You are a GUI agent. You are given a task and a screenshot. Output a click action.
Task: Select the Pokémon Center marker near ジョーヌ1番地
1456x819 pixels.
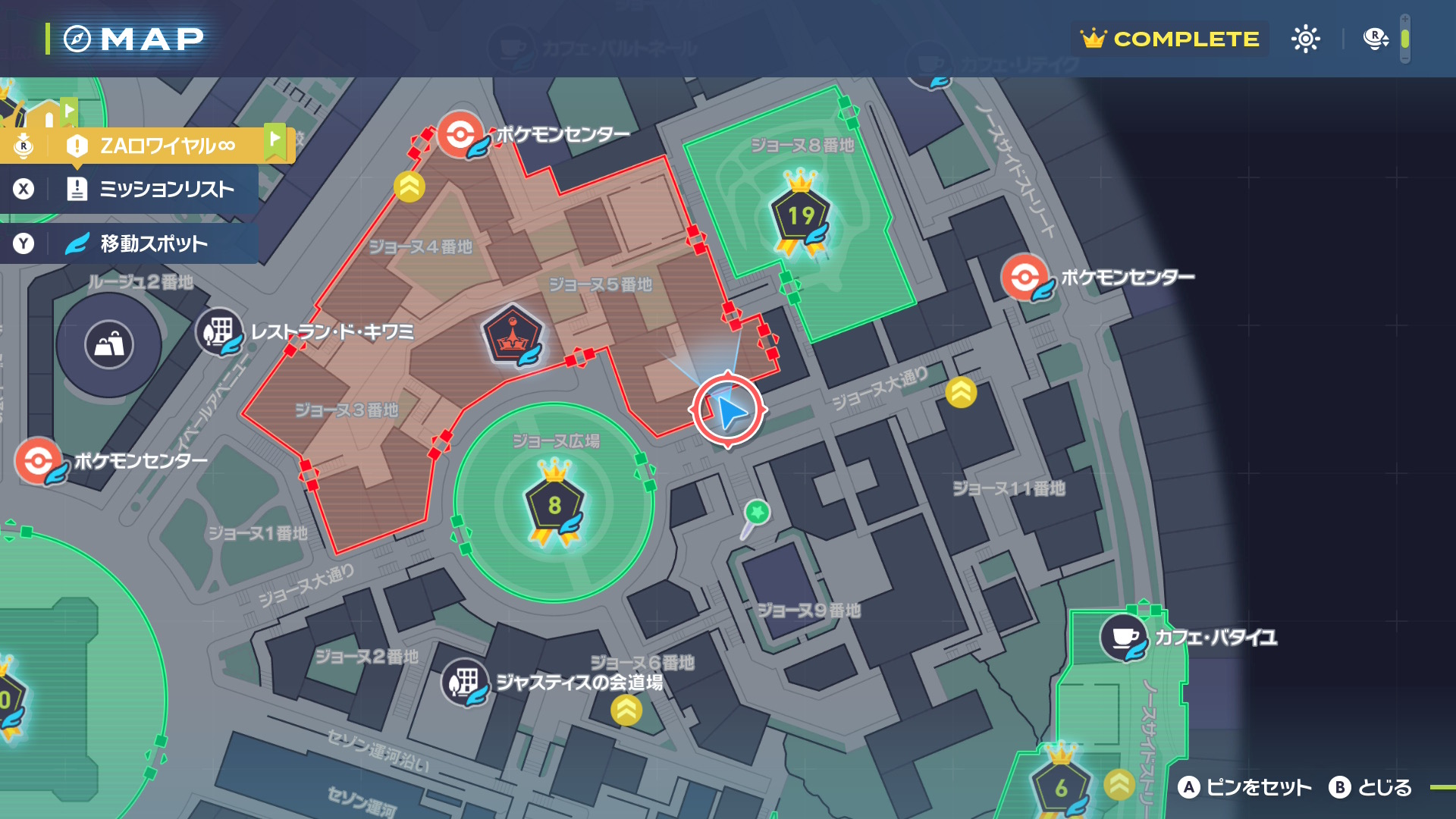[38, 460]
